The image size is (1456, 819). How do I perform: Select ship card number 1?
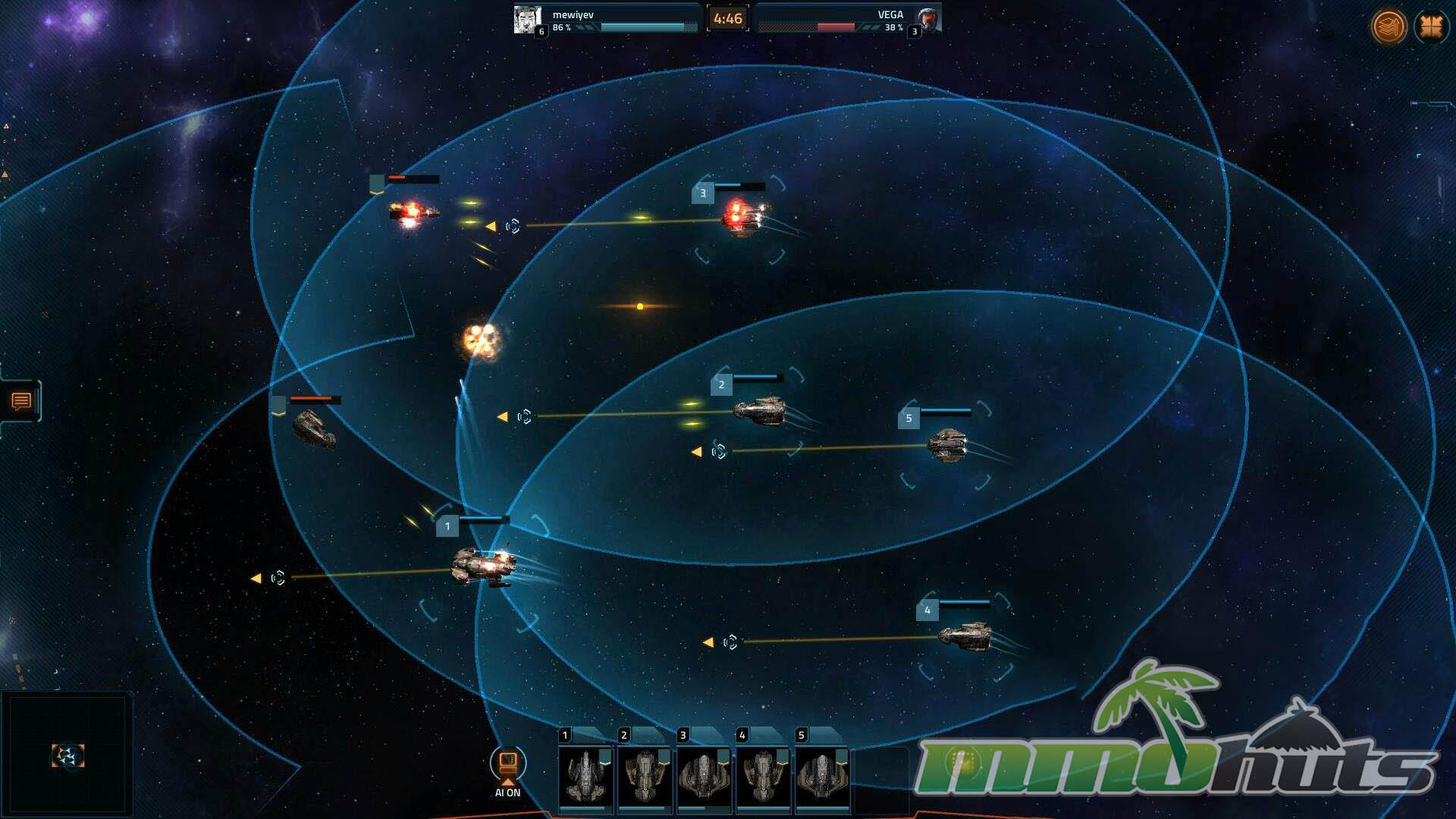pos(585,776)
